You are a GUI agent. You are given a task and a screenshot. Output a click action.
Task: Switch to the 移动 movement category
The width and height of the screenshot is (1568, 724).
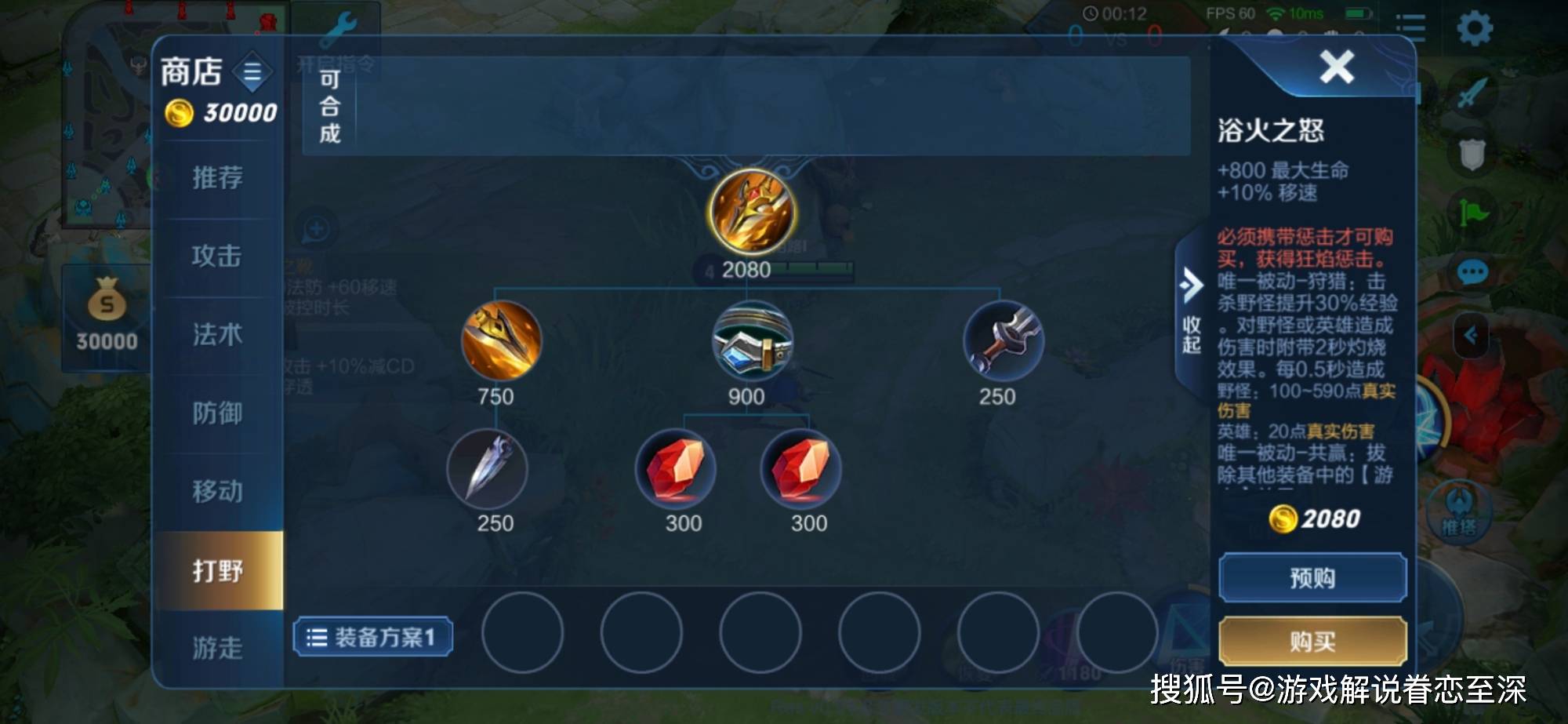click(218, 492)
